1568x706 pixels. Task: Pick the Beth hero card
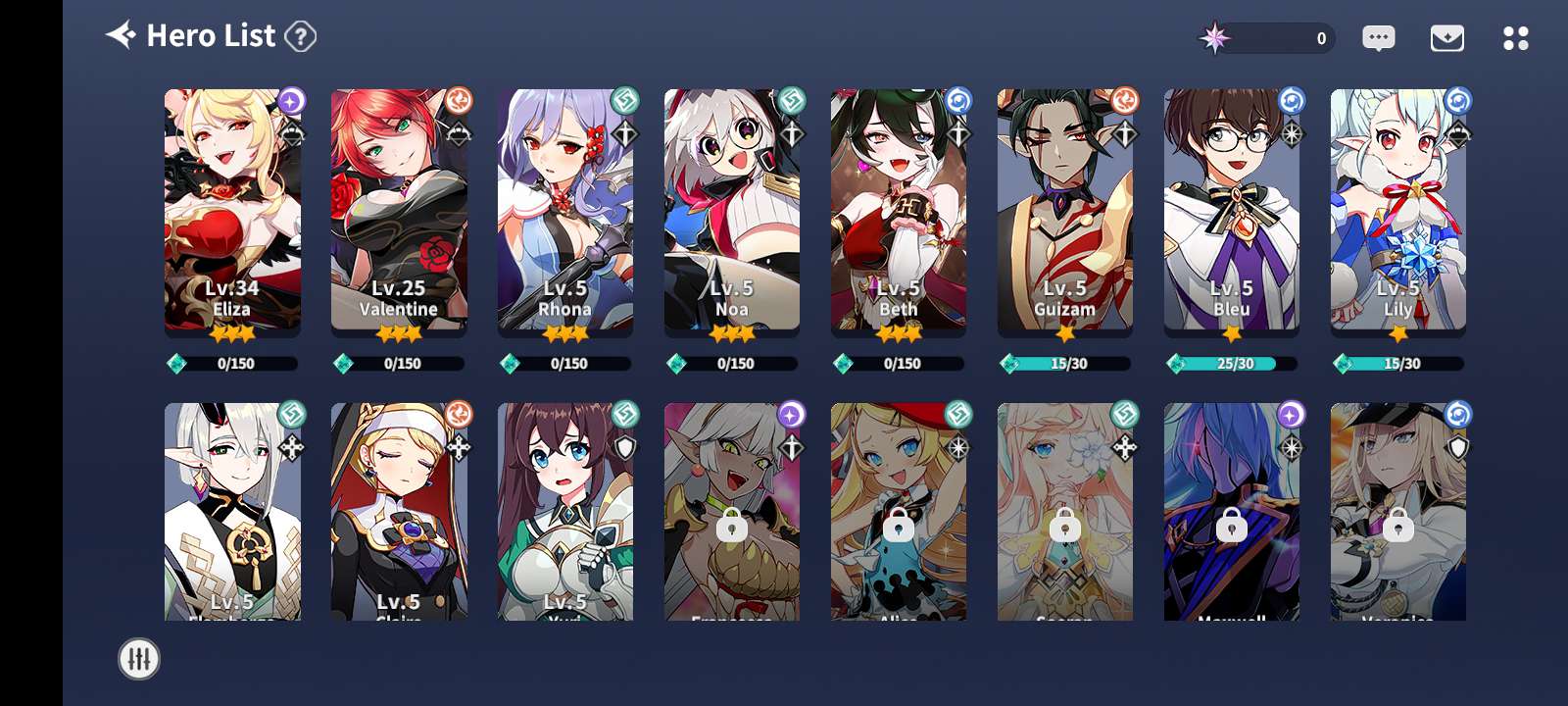(x=899, y=211)
